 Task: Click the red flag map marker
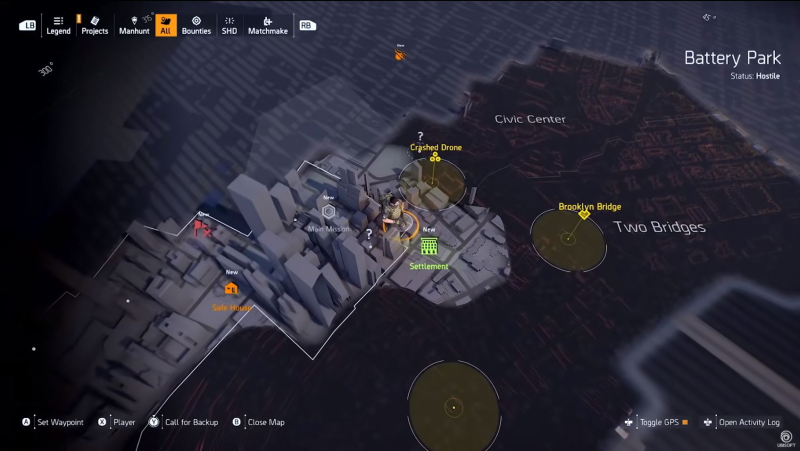(202, 229)
